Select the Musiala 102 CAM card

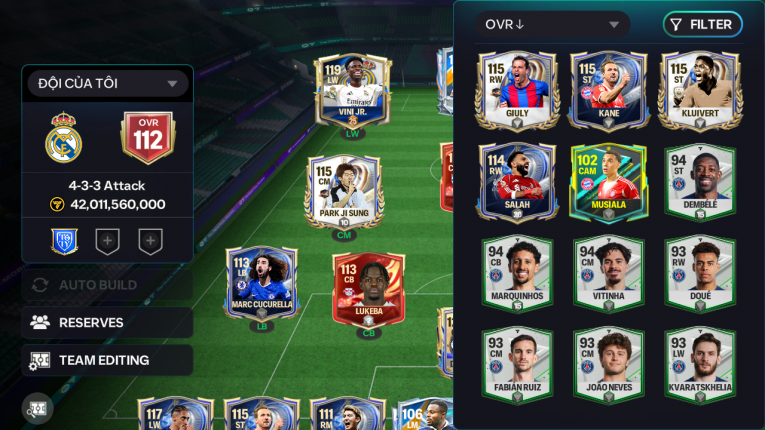pos(608,181)
